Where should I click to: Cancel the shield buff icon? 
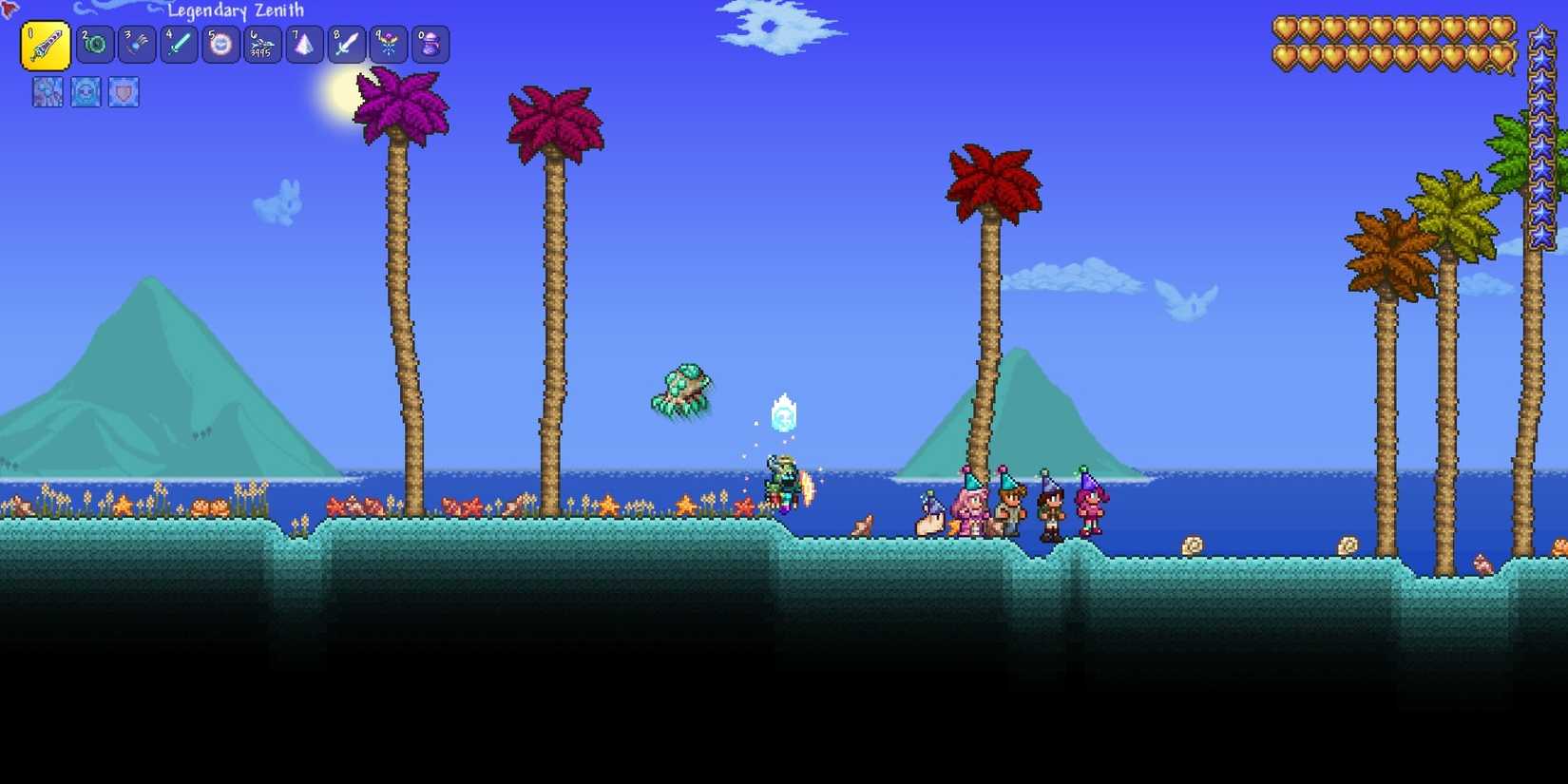[122, 91]
